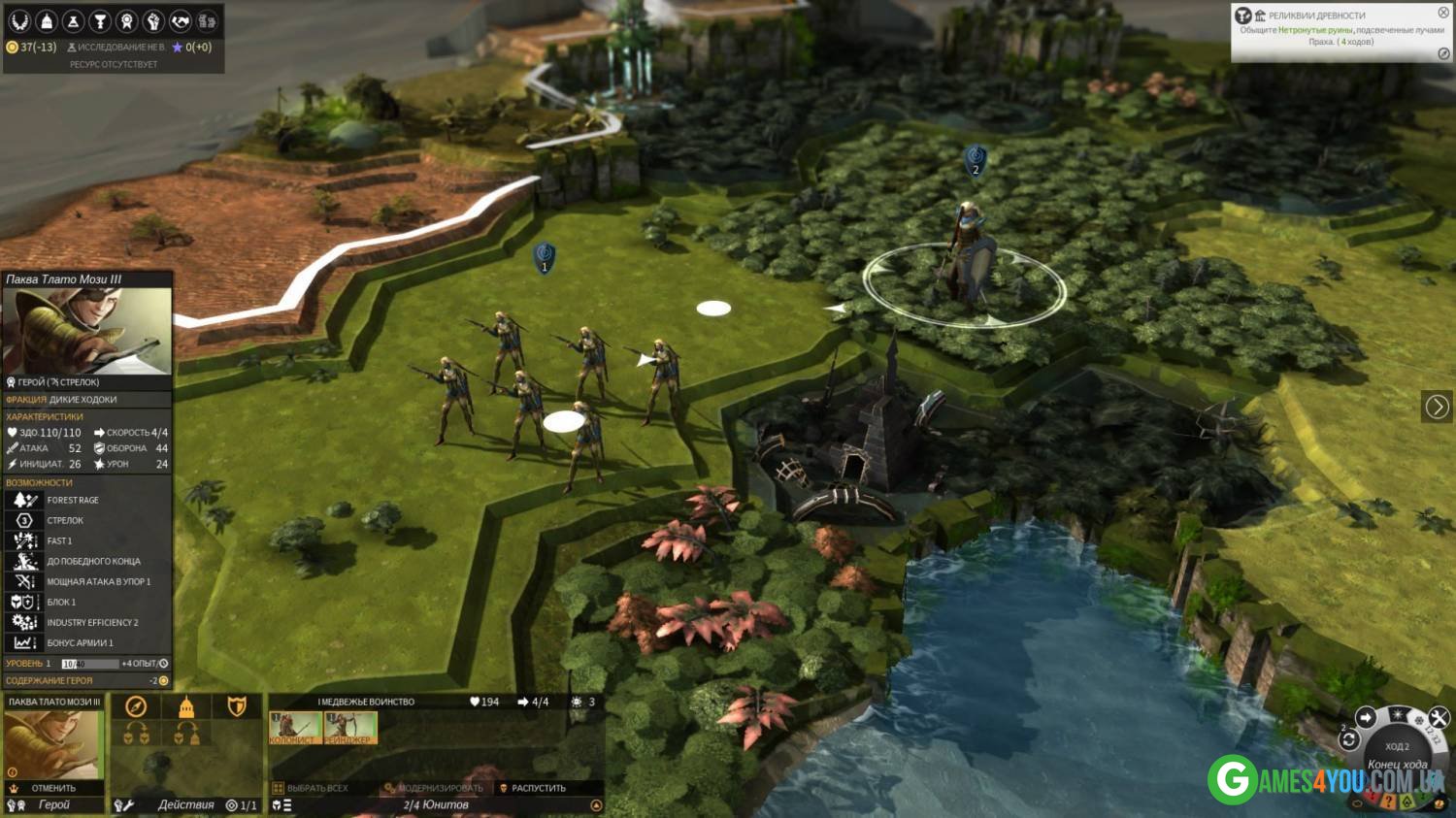Expand the side panel arrow button
The width and height of the screenshot is (1456, 818).
1437,407
